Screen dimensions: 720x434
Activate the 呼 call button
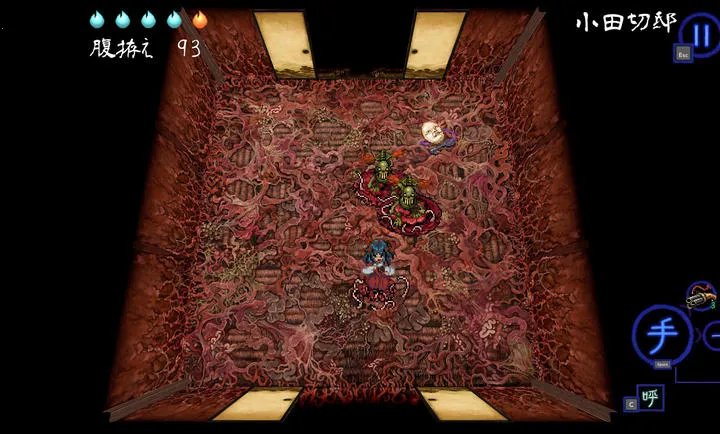(650, 397)
